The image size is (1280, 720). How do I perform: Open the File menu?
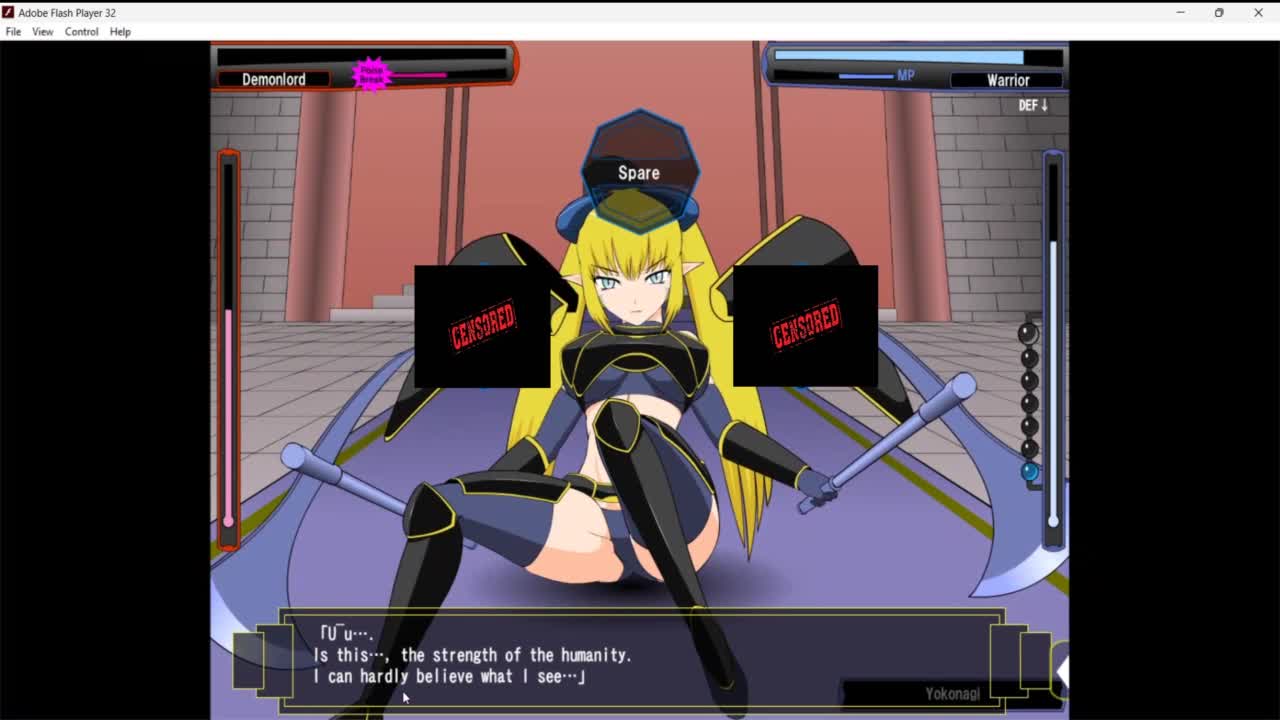[13, 32]
